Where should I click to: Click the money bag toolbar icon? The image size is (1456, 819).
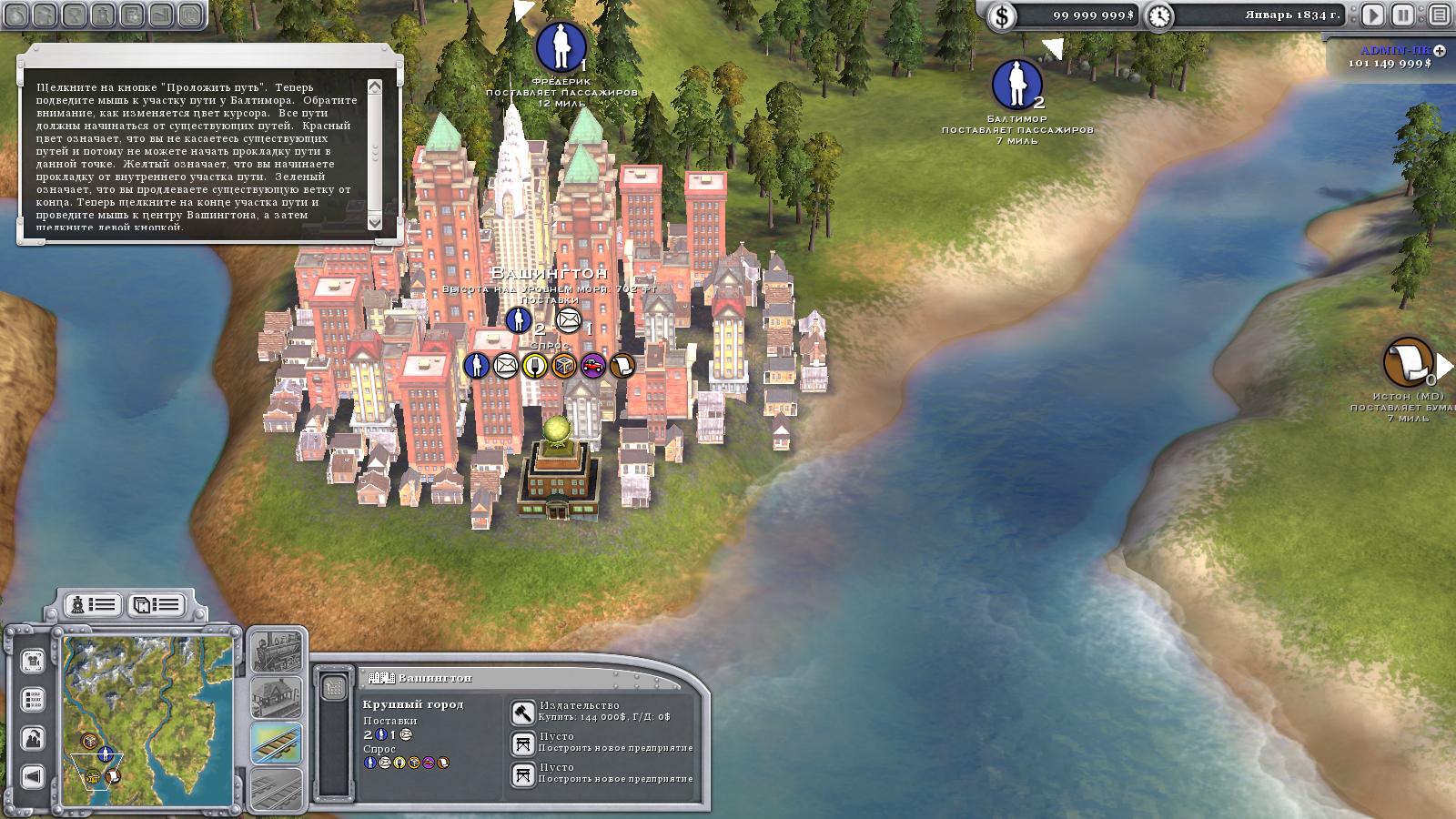(19, 15)
